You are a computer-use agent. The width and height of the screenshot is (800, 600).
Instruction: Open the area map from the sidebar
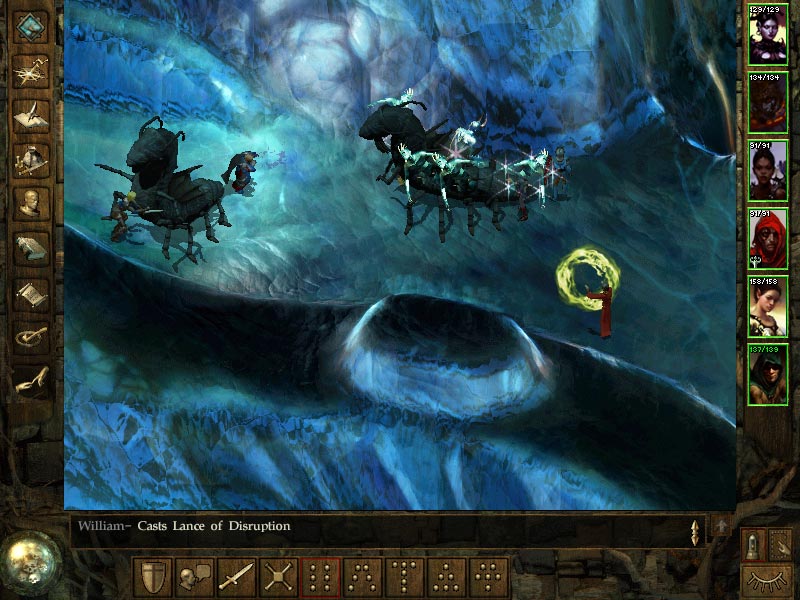32,68
